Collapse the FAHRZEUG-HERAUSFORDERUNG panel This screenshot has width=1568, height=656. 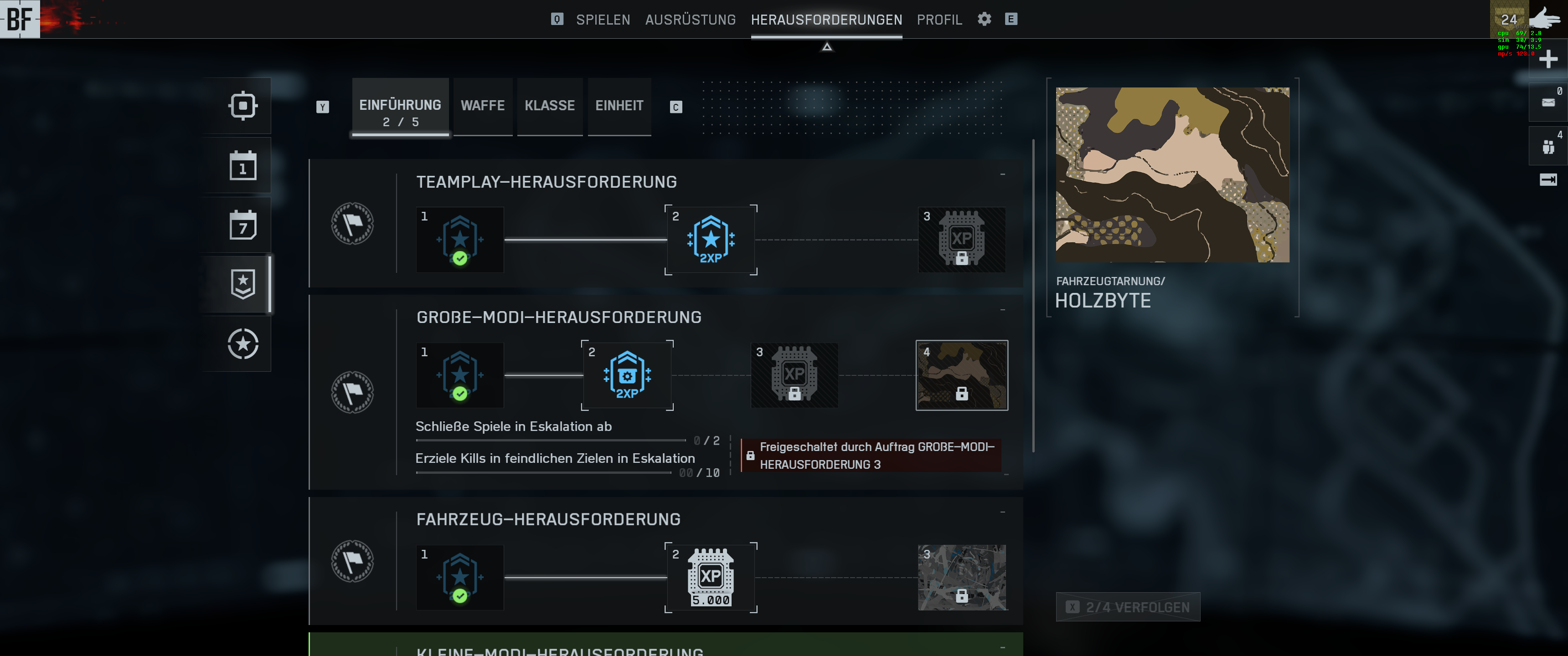[x=1002, y=512]
